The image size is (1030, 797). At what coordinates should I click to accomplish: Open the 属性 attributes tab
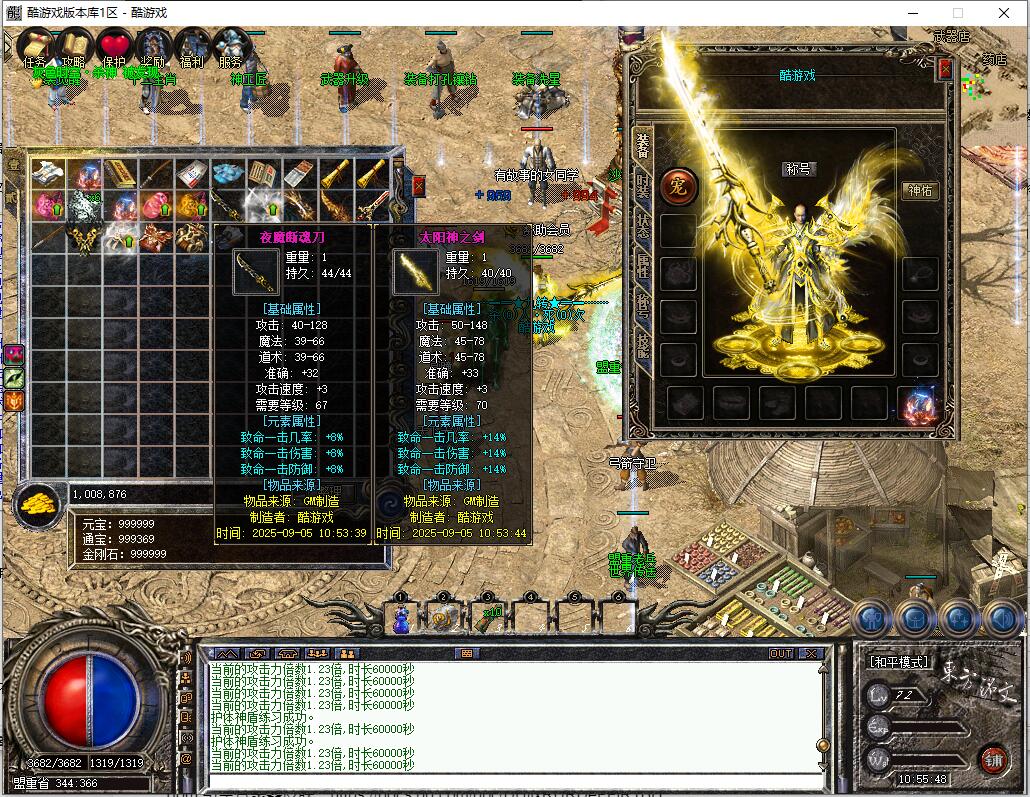(643, 265)
